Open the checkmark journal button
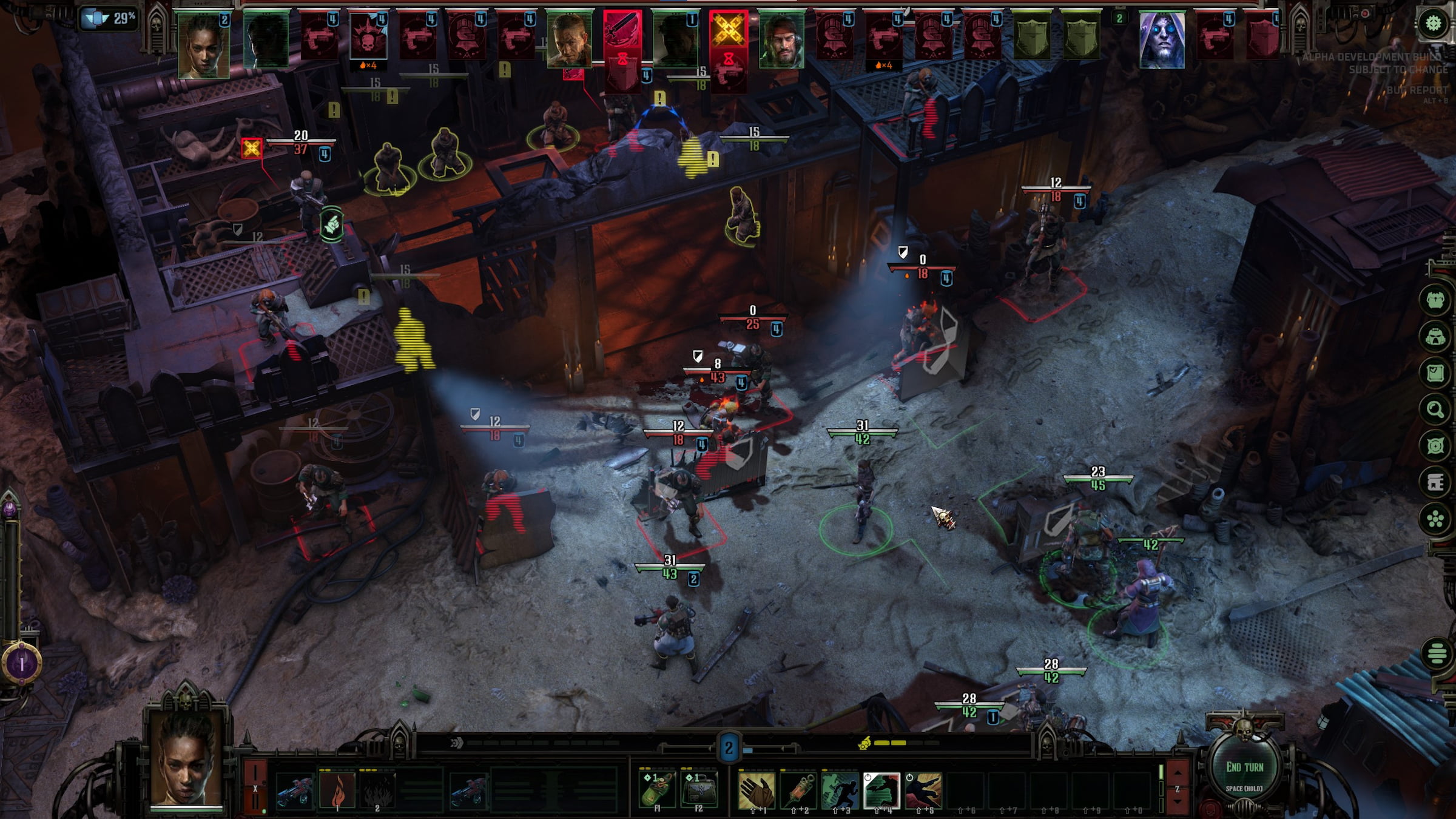Screen dimensions: 1456x819 coord(1435,372)
